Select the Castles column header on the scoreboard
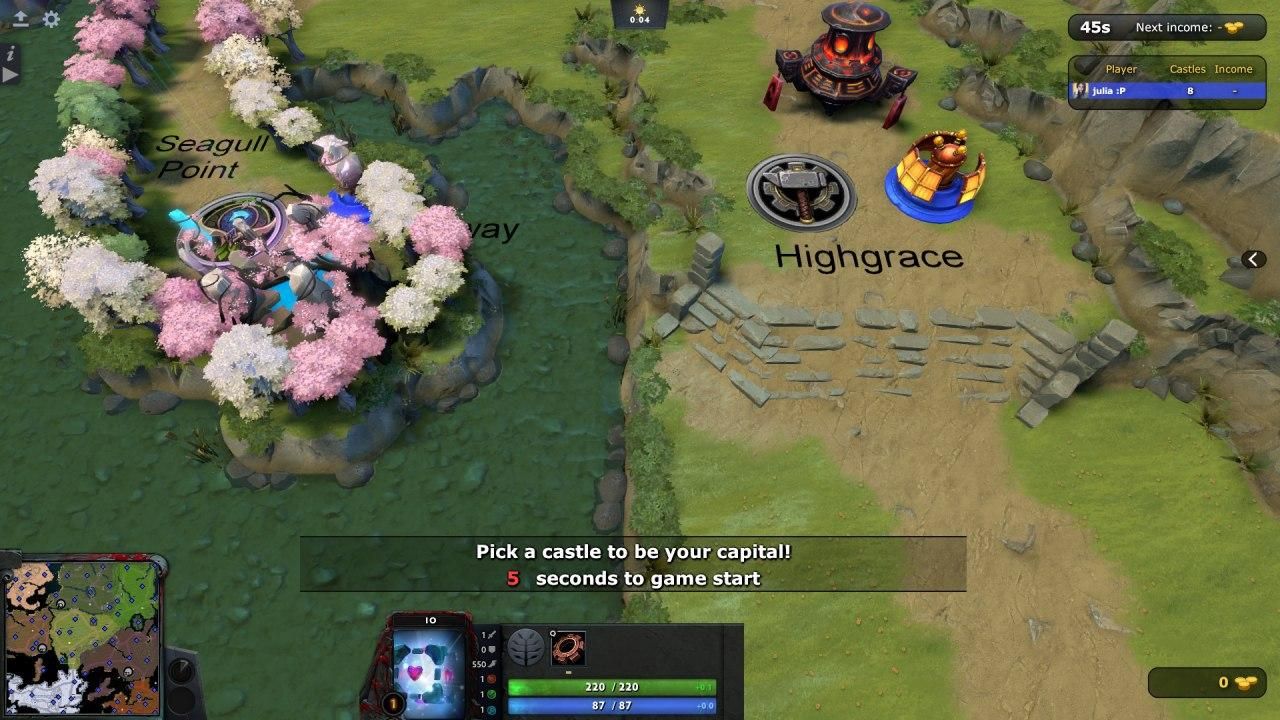Viewport: 1280px width, 720px height. [1189, 69]
